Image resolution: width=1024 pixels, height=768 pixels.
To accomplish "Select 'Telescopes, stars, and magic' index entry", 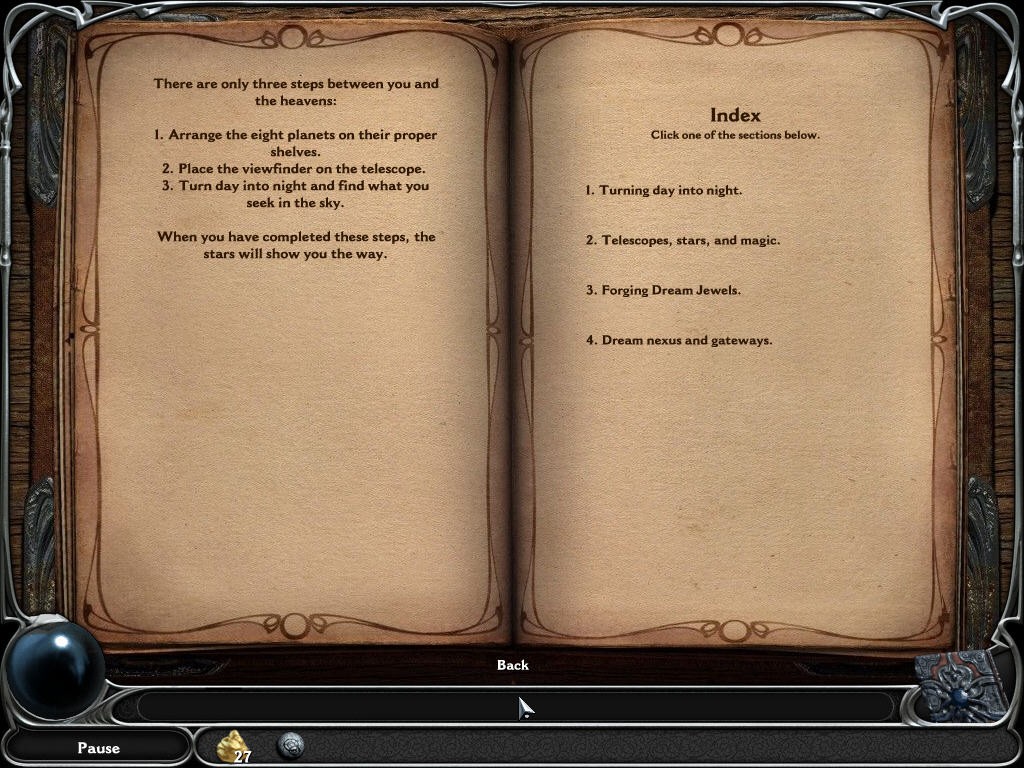I will click(683, 240).
